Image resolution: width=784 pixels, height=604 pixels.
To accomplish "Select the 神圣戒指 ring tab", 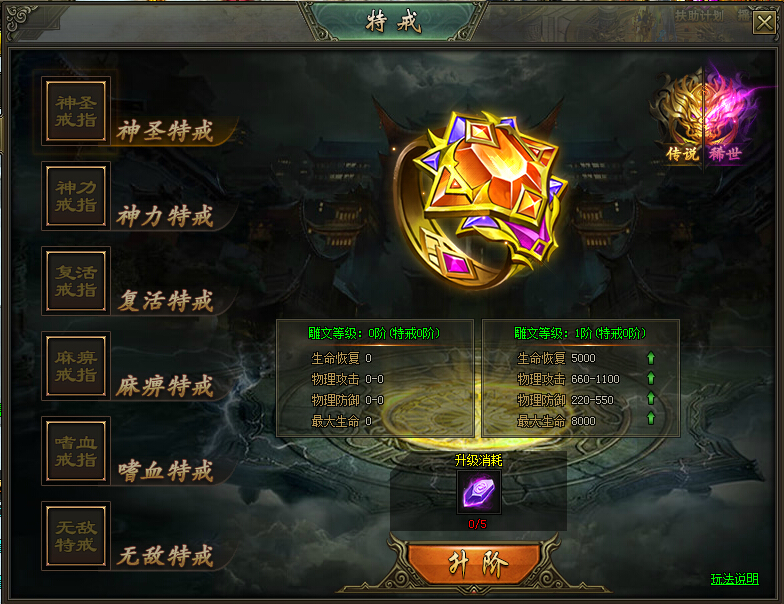I will click(76, 111).
